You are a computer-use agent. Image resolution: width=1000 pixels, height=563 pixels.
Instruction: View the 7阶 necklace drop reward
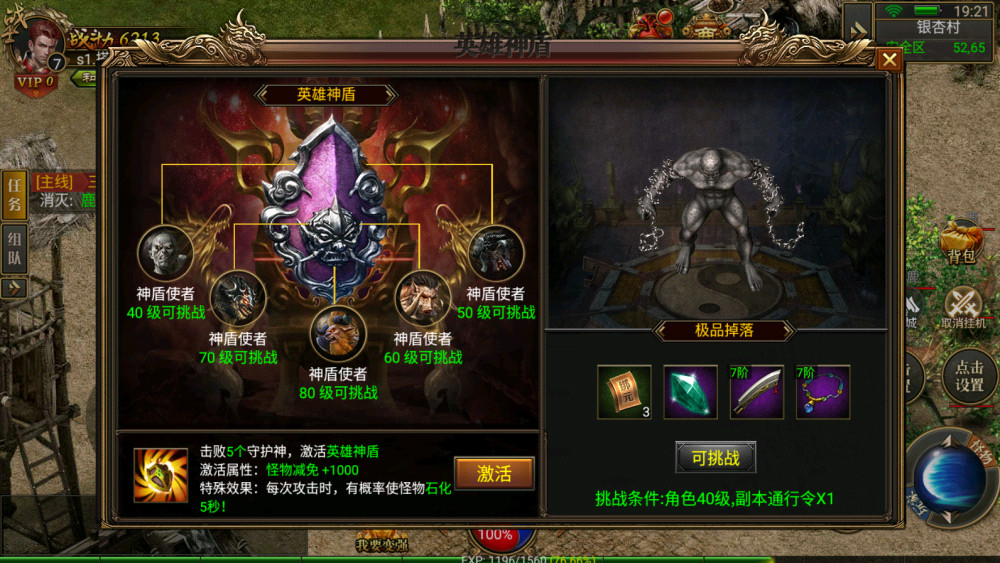tap(822, 391)
